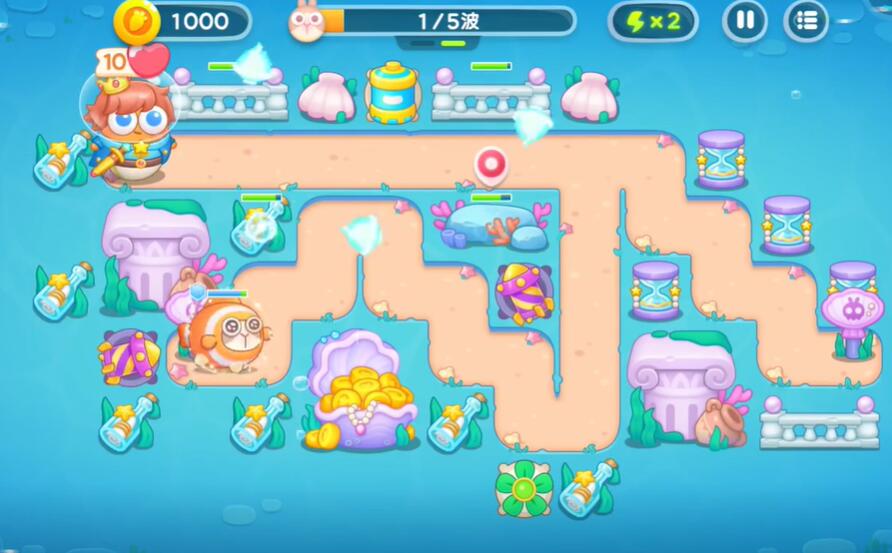Pause the game
The width and height of the screenshot is (892, 553).
pyautogui.click(x=744, y=21)
